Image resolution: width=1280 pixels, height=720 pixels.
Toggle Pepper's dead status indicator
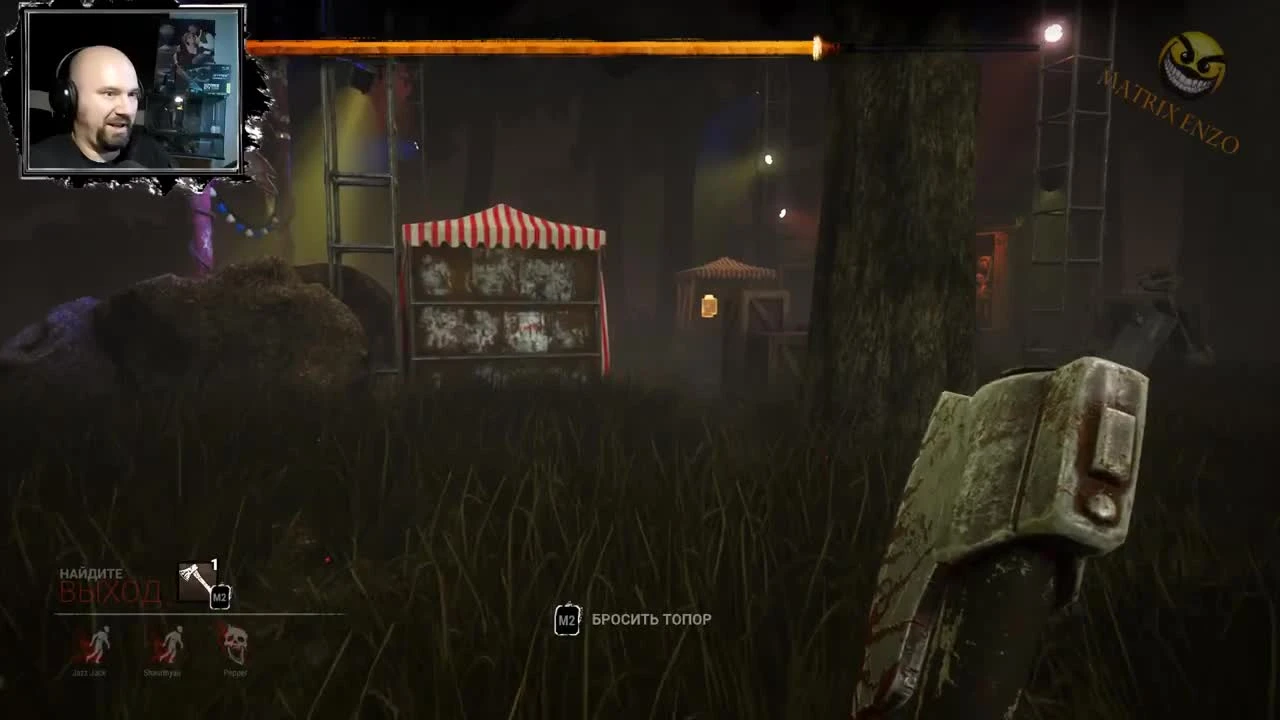[x=236, y=640]
